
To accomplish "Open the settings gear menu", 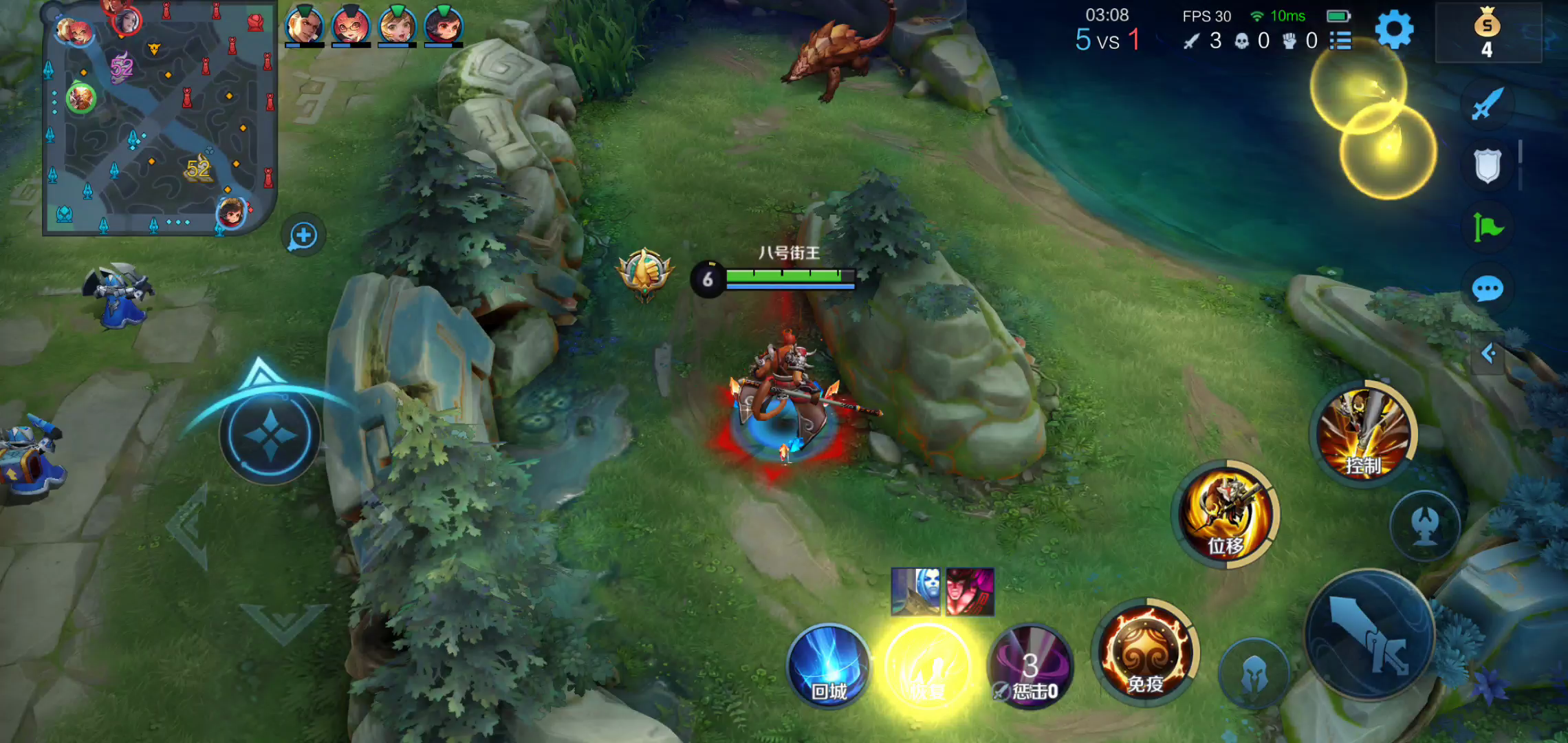I will (x=1394, y=30).
